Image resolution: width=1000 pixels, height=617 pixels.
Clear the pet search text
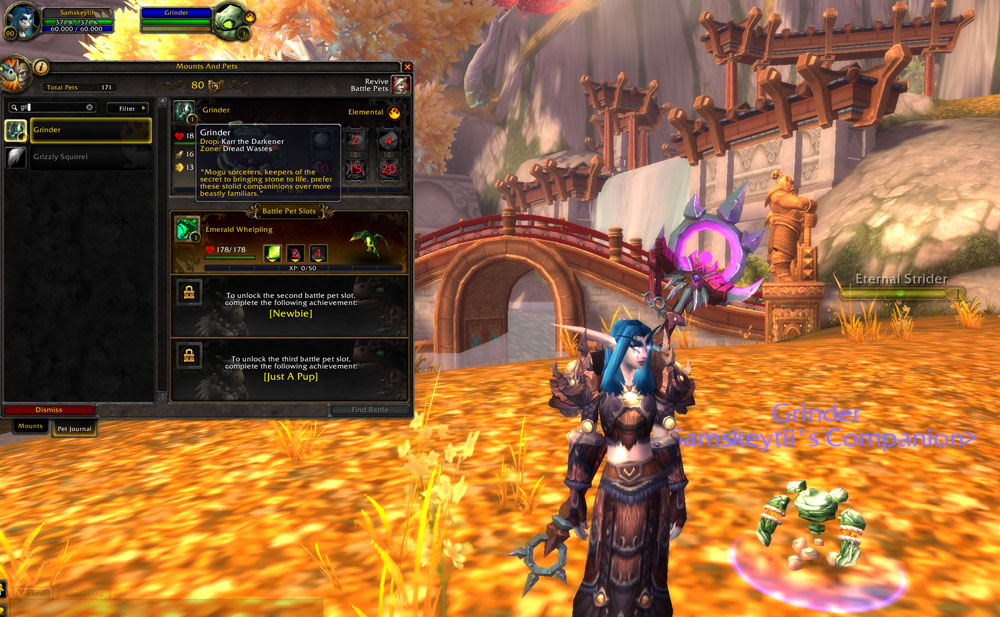pyautogui.click(x=90, y=108)
